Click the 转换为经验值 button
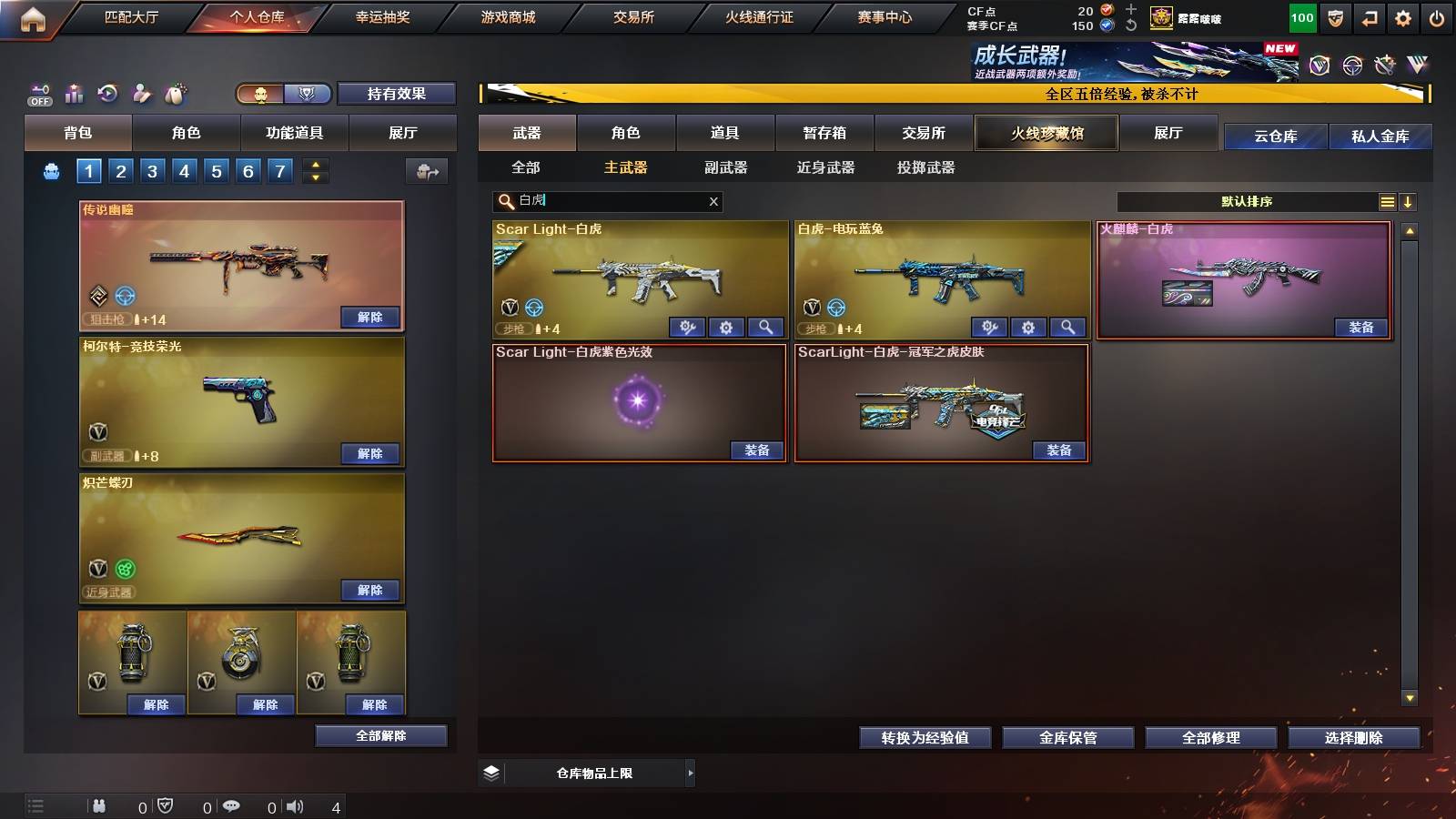Screen dimensions: 1456x819 [925, 738]
